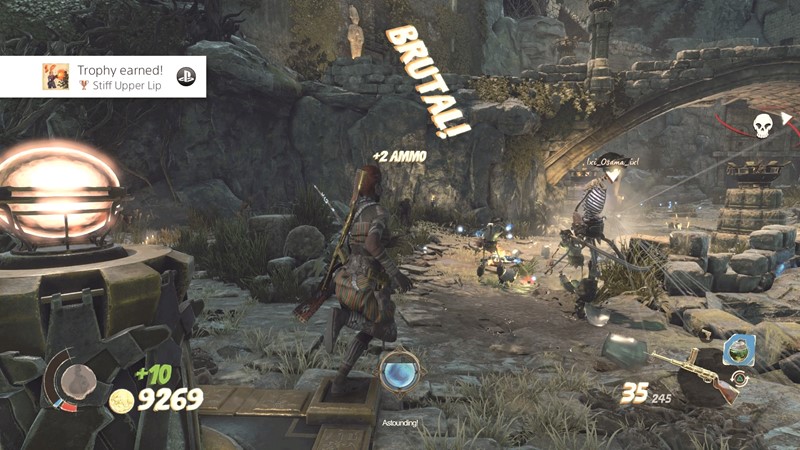Click the white skull objective marker
Image resolution: width=800 pixels, height=450 pixels.
[763, 126]
